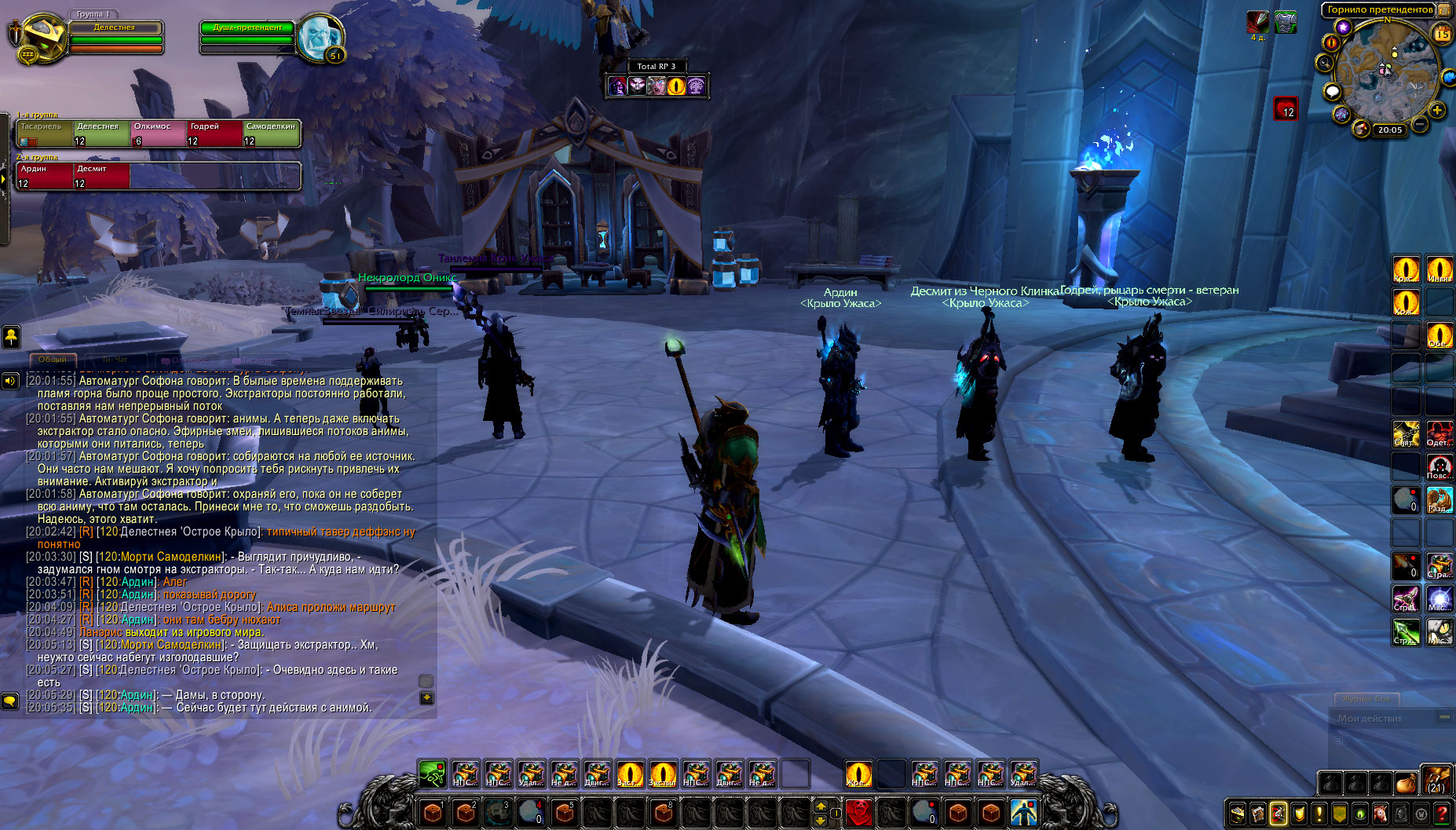This screenshot has height=830, width=1456.
Task: Activate the red skull action bar ability
Action: [x=858, y=812]
